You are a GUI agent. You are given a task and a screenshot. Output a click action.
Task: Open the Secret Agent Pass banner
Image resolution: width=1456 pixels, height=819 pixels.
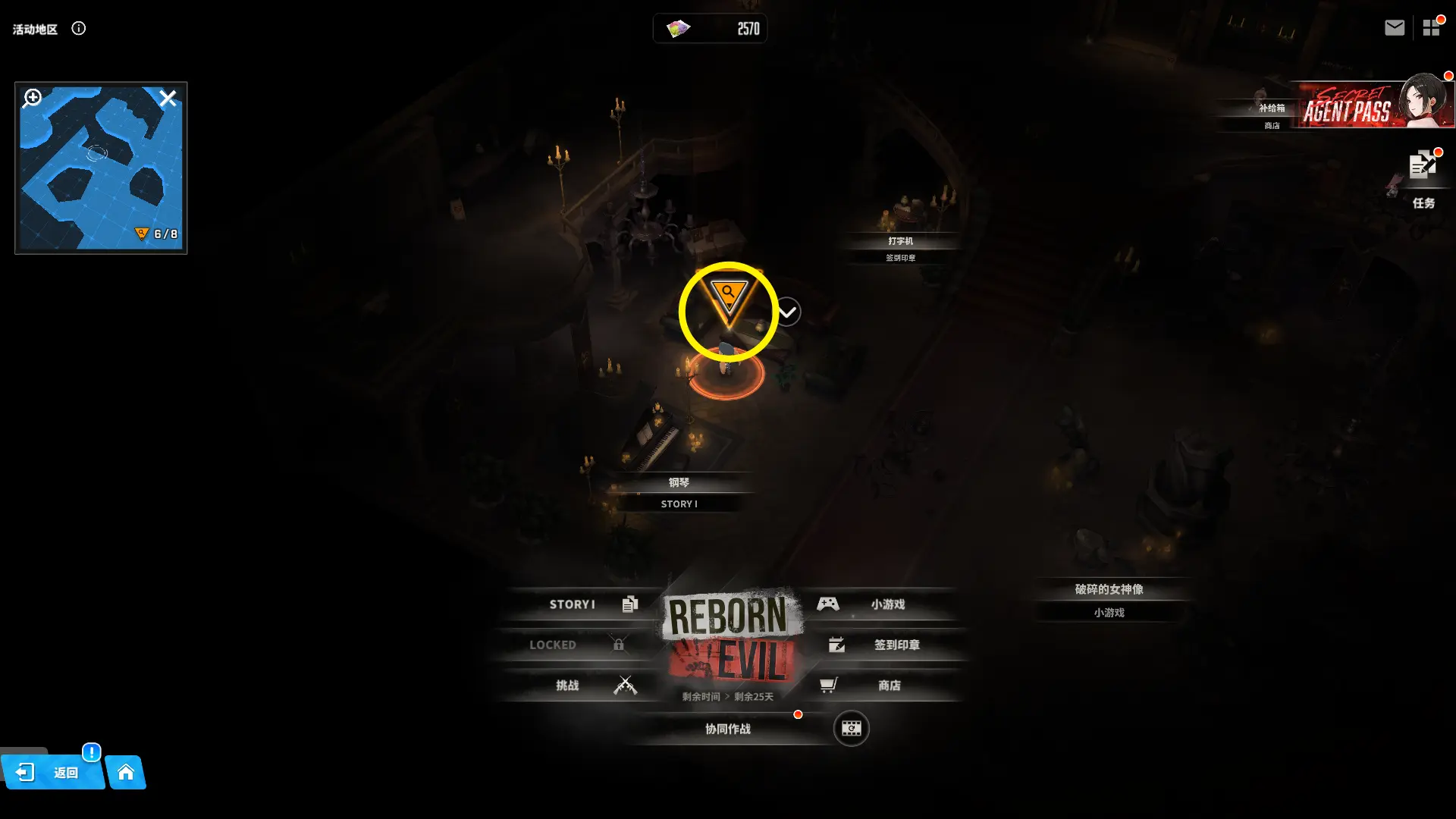pos(1373,106)
